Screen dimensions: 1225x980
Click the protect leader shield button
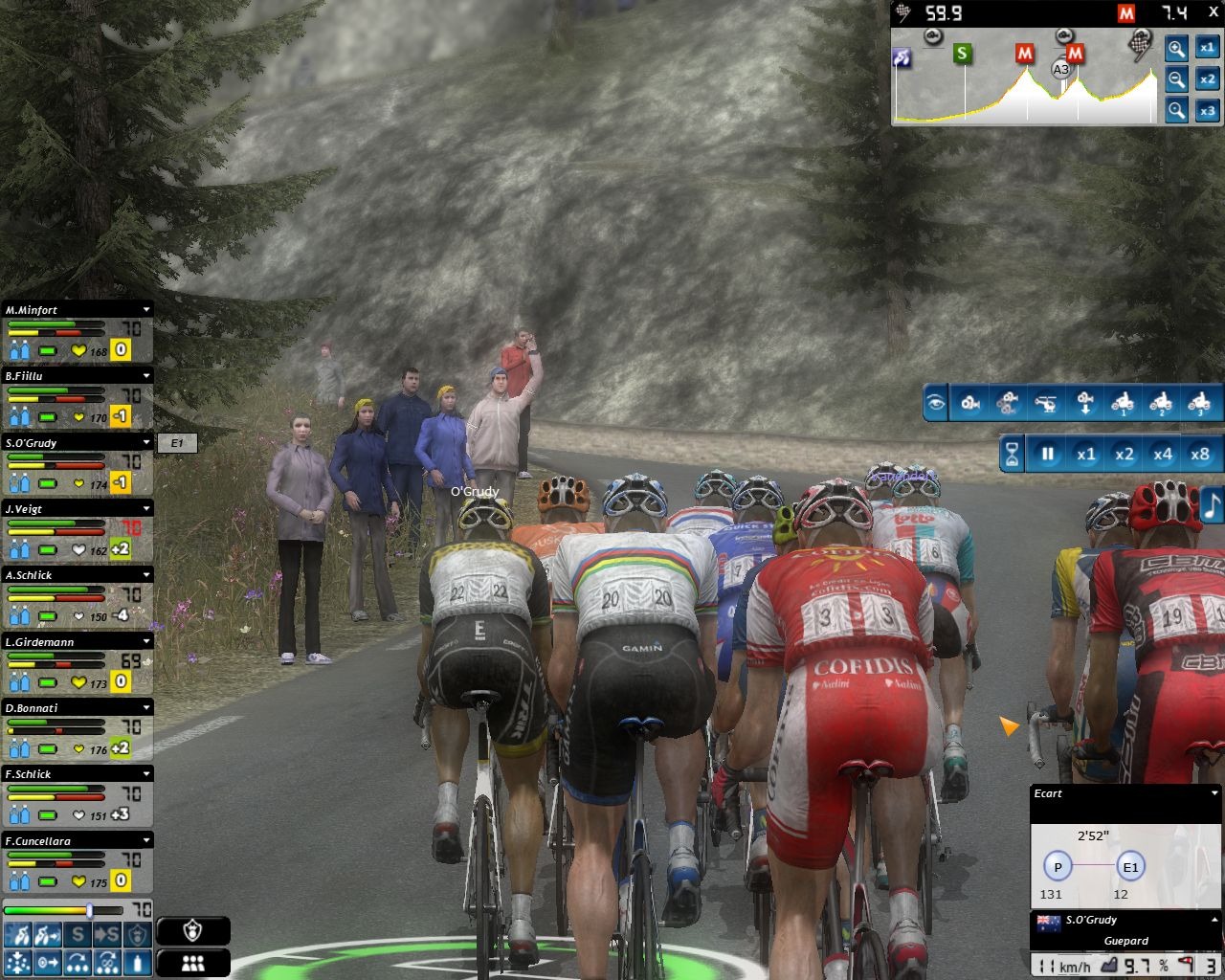tap(193, 931)
